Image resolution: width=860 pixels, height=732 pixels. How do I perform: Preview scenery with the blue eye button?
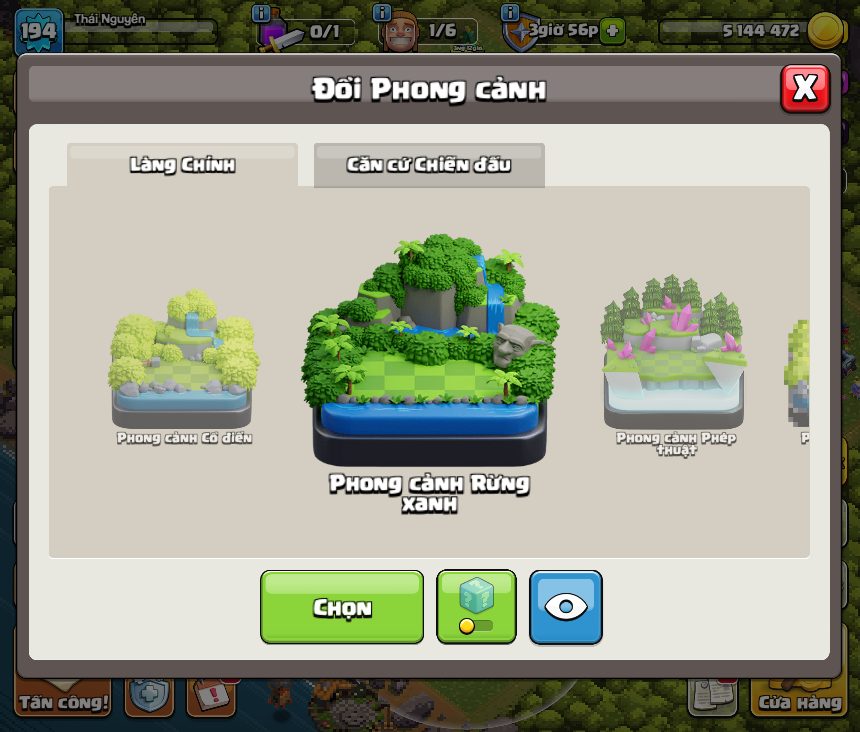(x=565, y=607)
